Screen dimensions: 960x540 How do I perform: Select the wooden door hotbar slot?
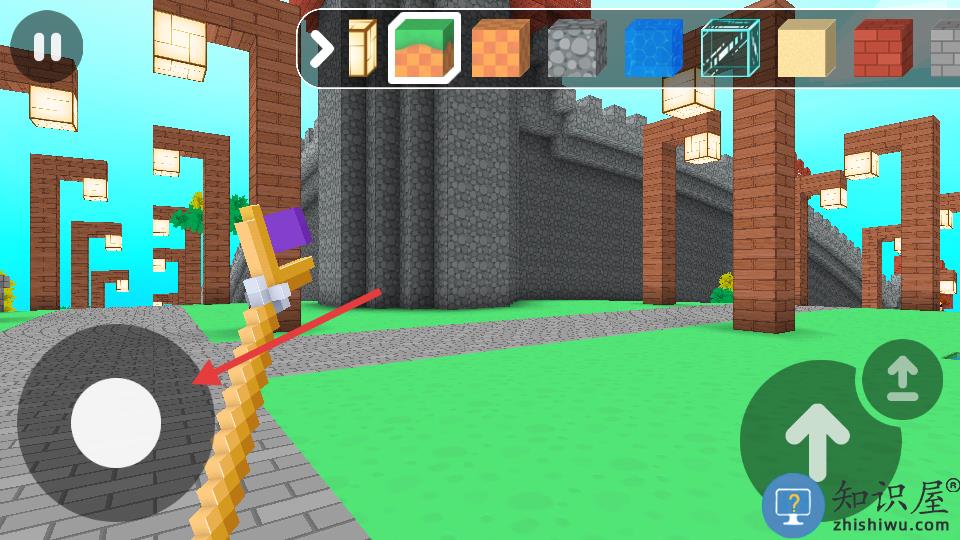click(361, 47)
